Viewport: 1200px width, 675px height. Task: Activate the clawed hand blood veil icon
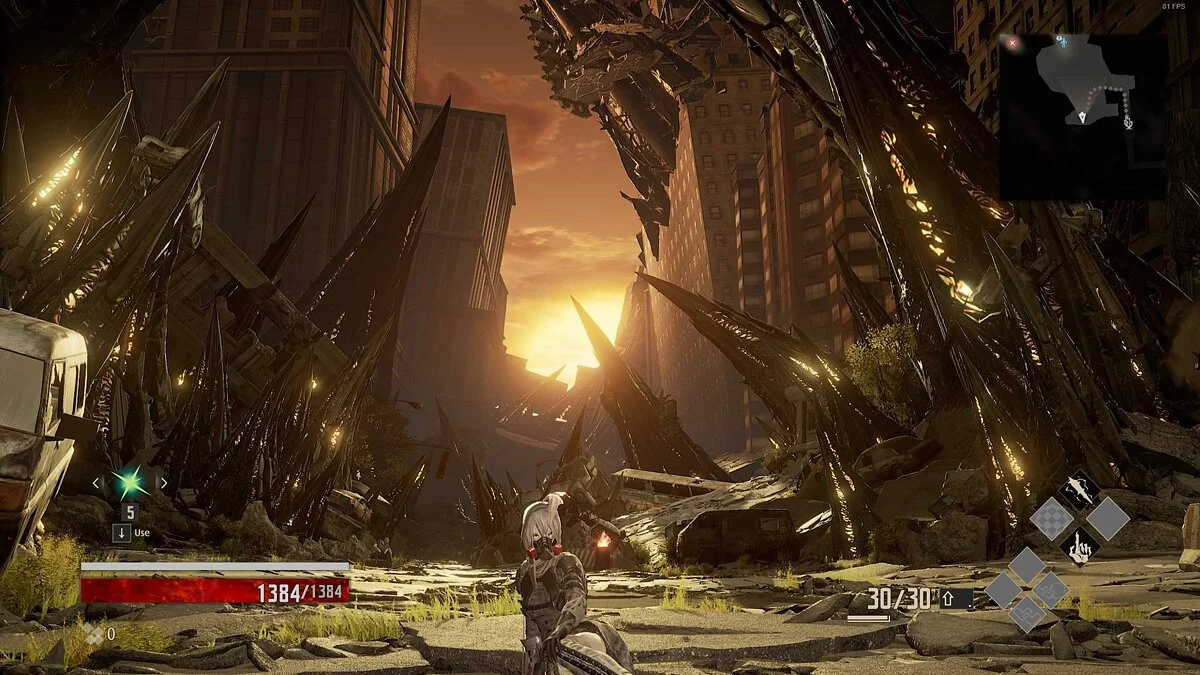1079,545
